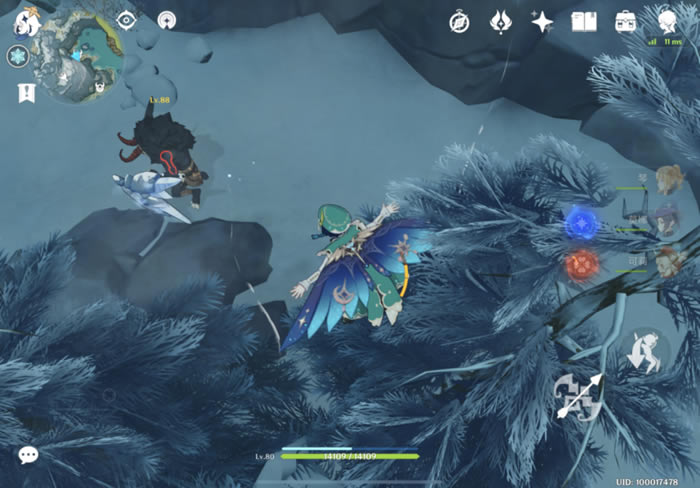Open the Paimon menu
This screenshot has height=488, width=700.
tap(26, 22)
